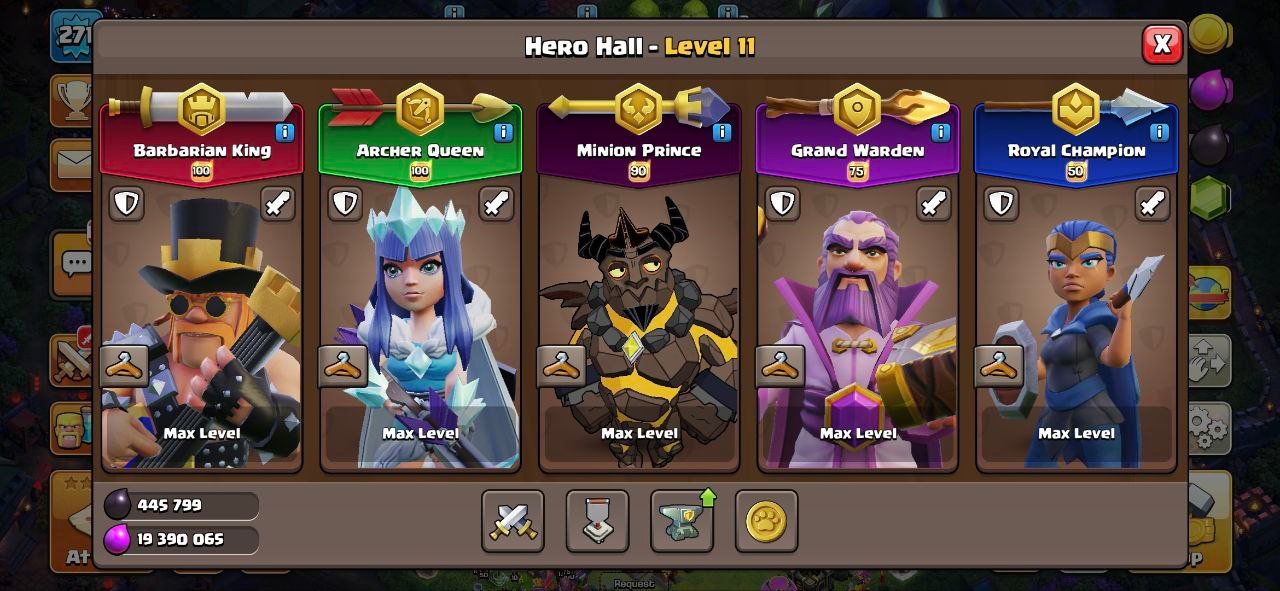Image resolution: width=1280 pixels, height=591 pixels.
Task: Open the anvil upgrade button
Action: coord(682,521)
